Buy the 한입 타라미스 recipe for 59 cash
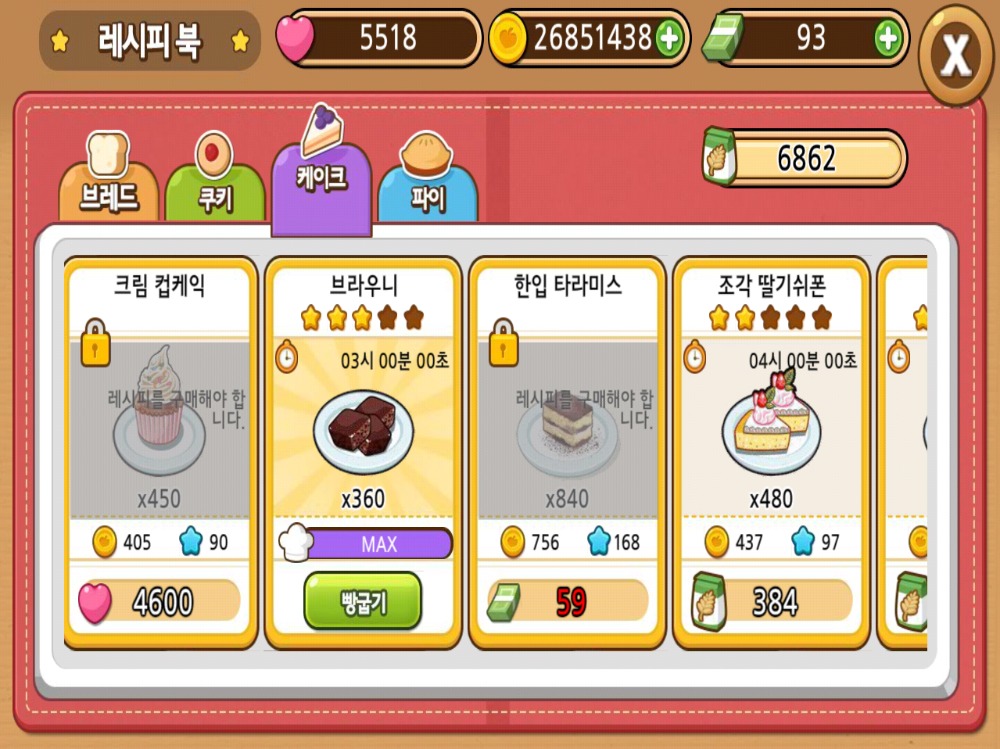The height and width of the screenshot is (749, 1000). pos(568,602)
